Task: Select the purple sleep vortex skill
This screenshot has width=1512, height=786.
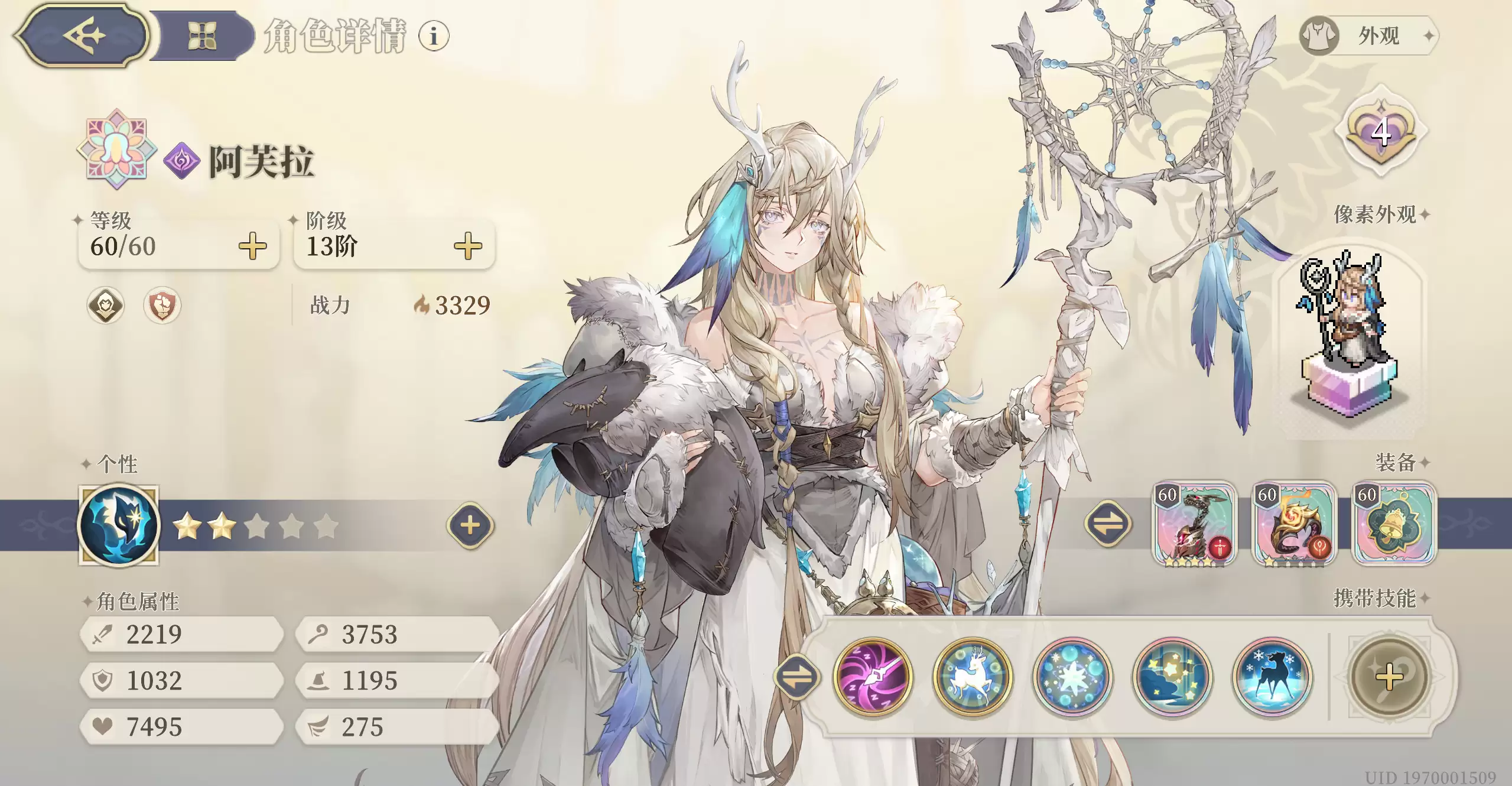Action: (873, 677)
